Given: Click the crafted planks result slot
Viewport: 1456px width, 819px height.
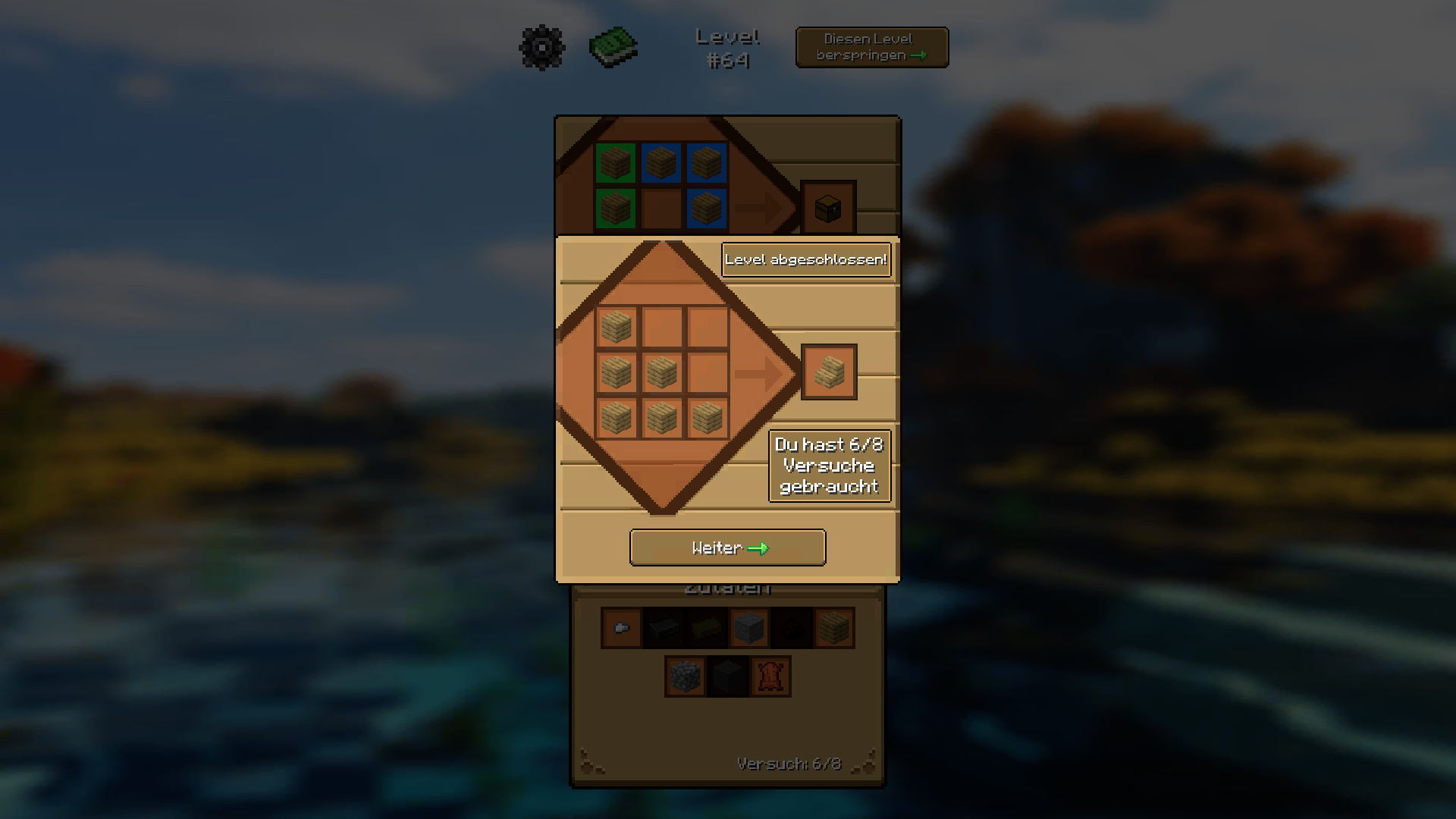Looking at the screenshot, I should 829,372.
